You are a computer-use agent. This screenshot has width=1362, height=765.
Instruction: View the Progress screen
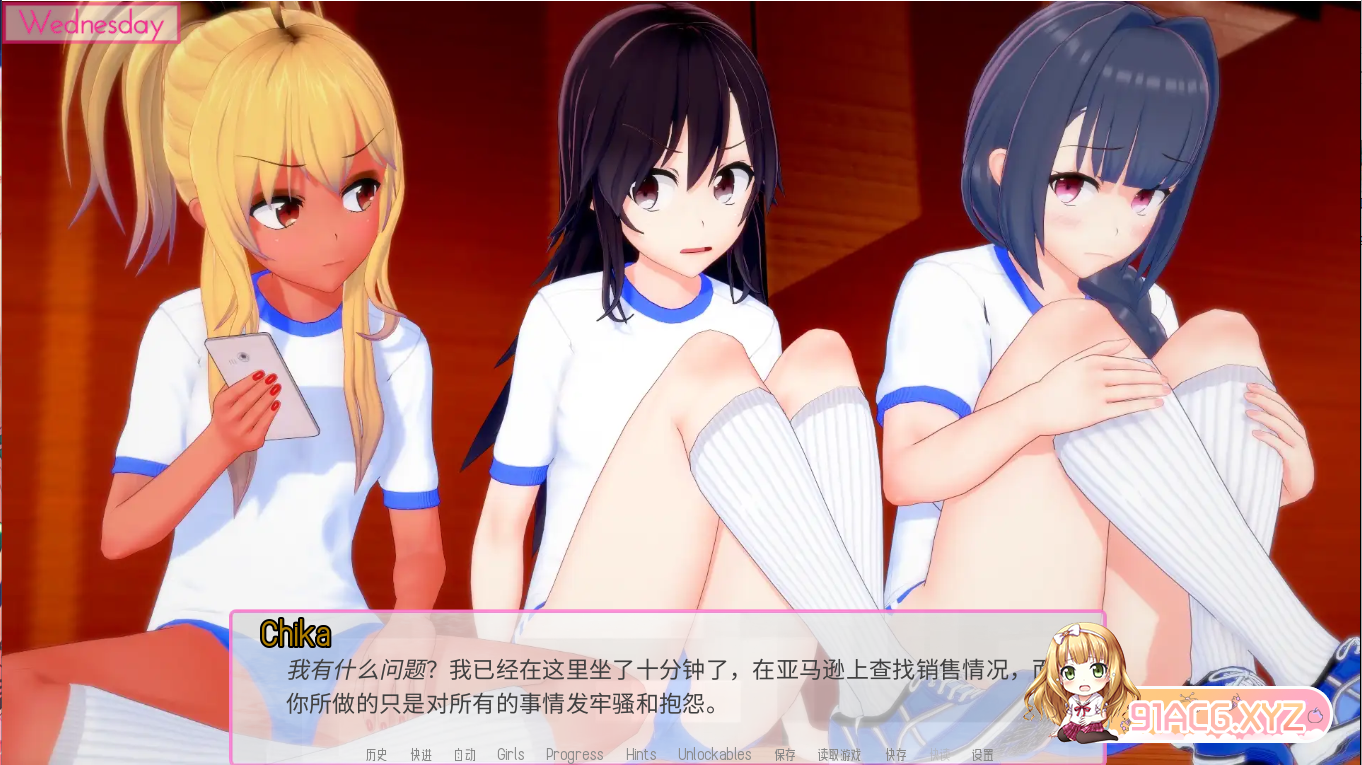[x=575, y=755]
